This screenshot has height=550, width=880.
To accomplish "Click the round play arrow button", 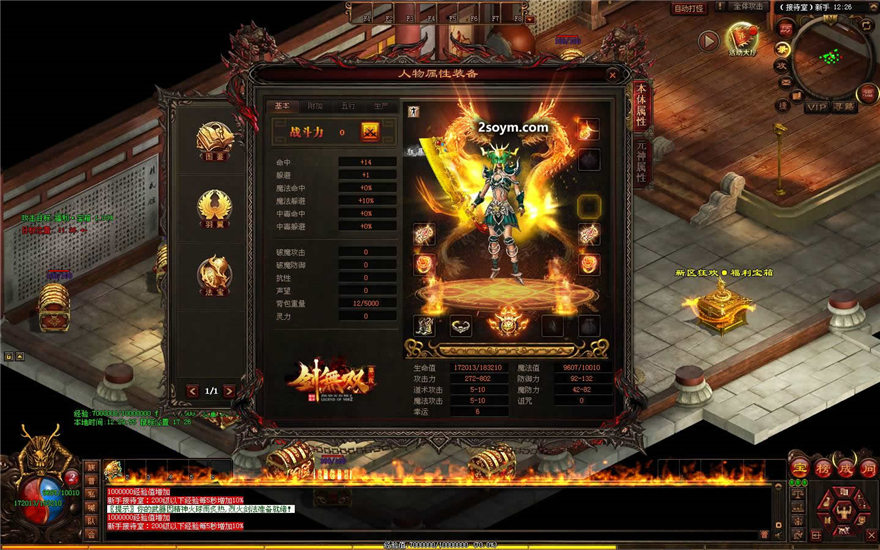I will tap(709, 41).
